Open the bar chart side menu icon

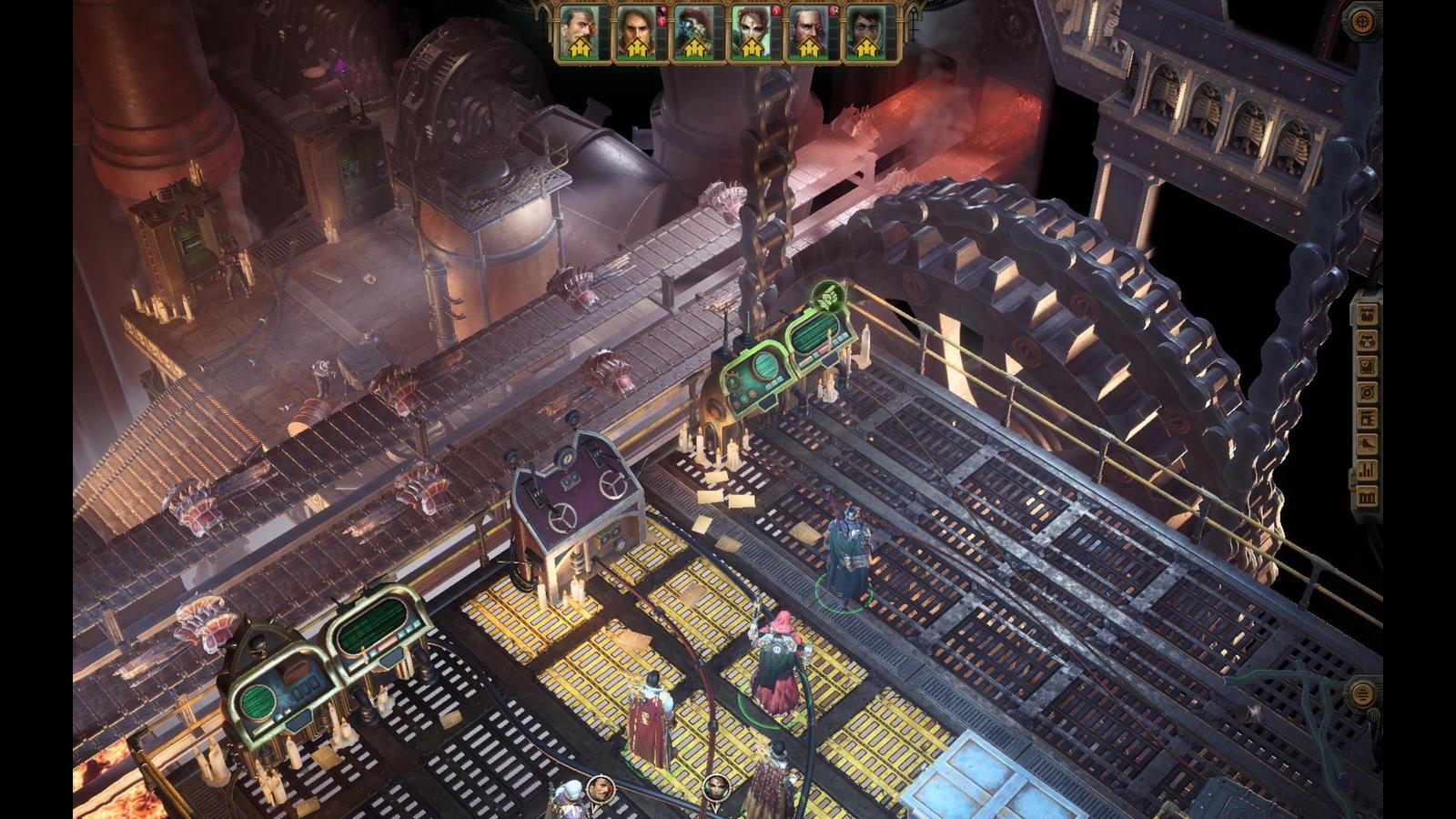(x=1366, y=470)
